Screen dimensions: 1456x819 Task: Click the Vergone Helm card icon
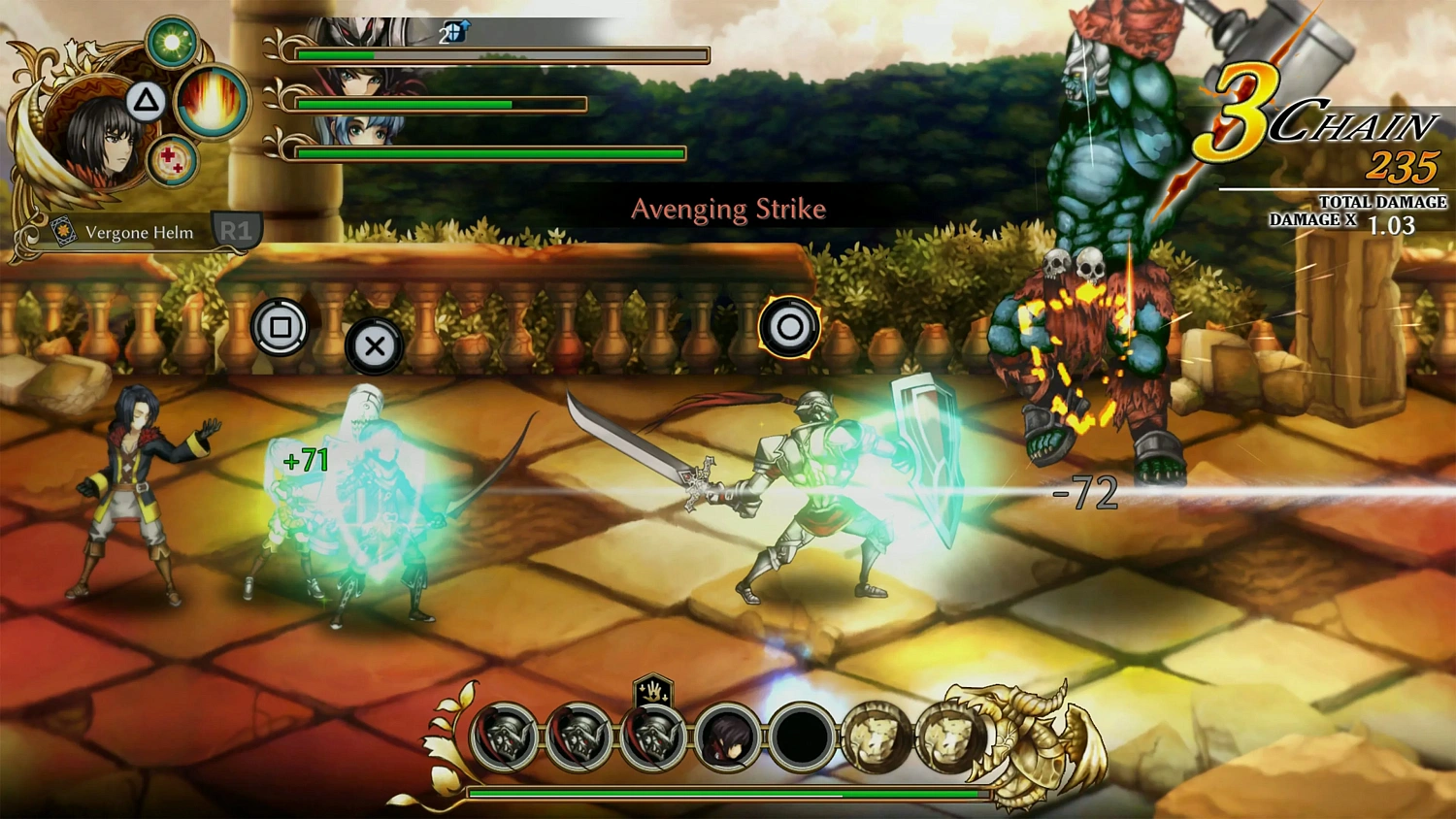pos(64,229)
